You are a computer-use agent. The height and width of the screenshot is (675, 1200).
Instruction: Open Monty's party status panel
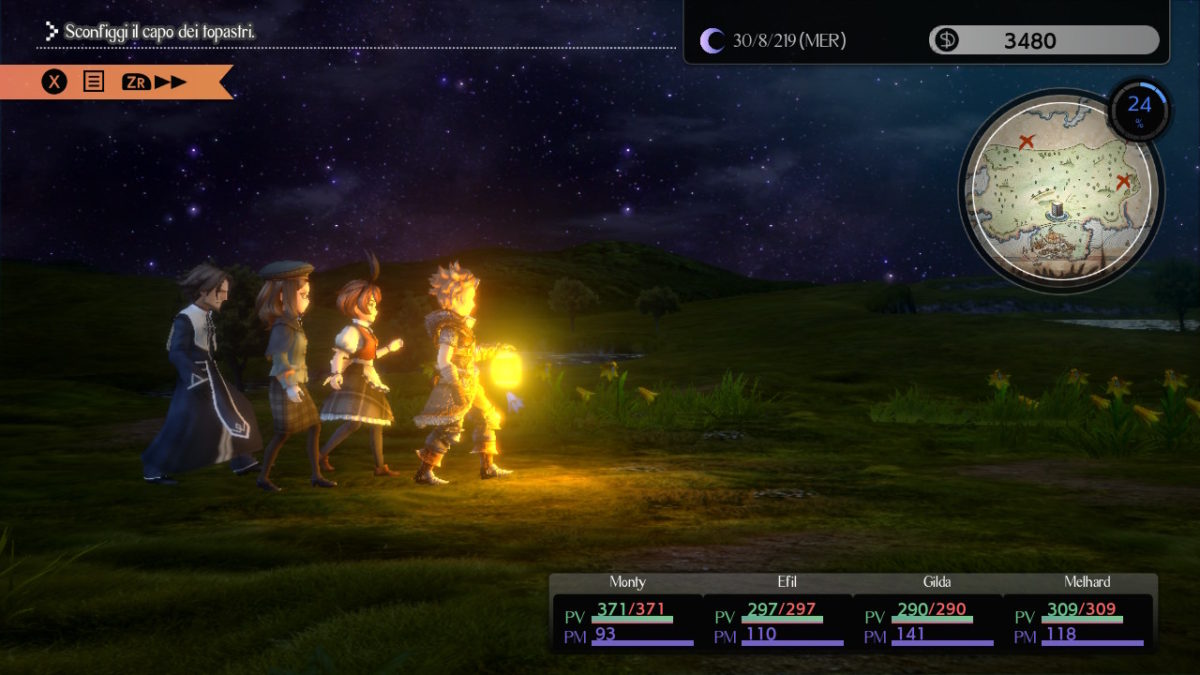point(627,613)
